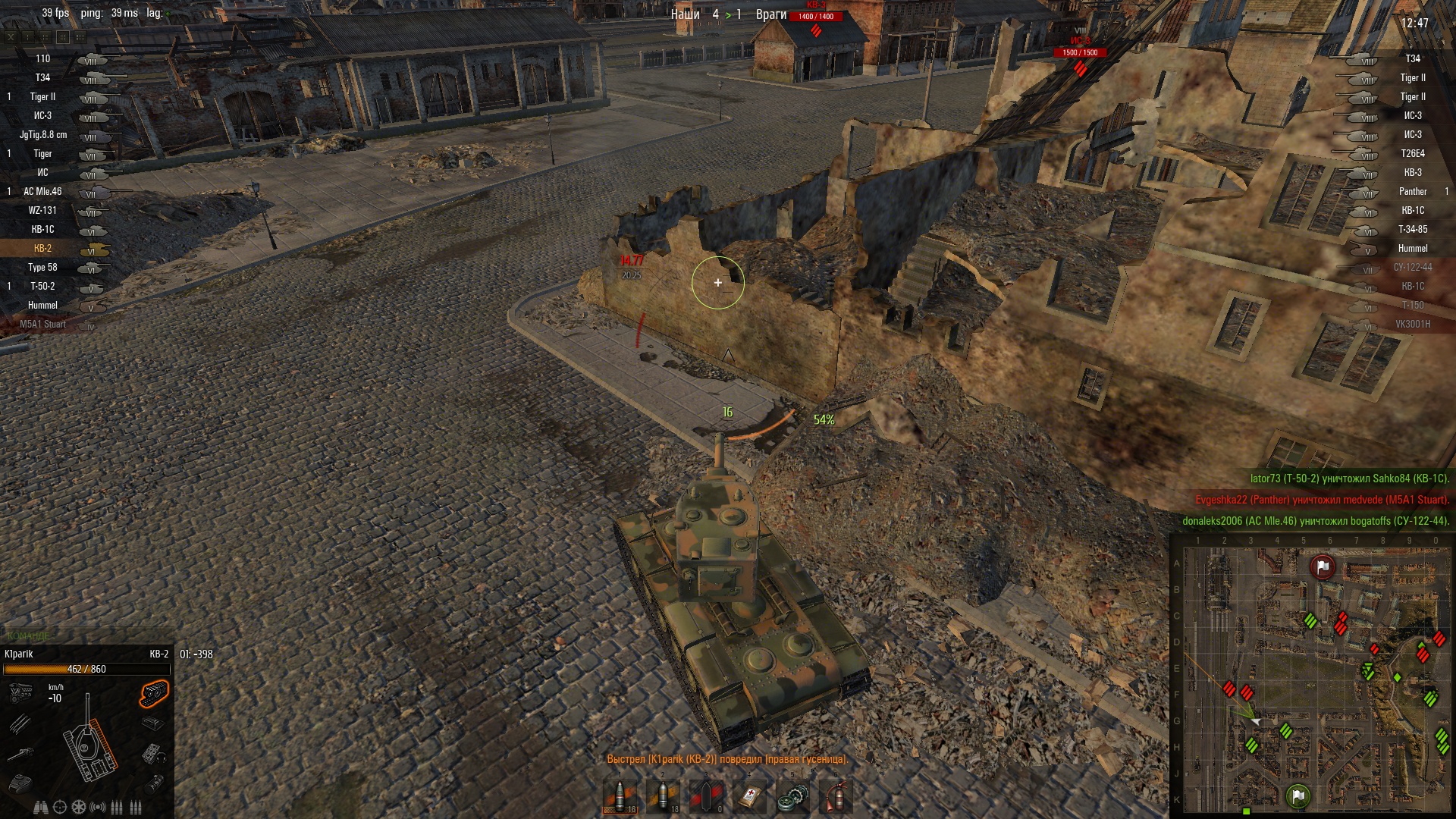
Task: Switch to the second shell with 18 rounds
Action: point(664,797)
